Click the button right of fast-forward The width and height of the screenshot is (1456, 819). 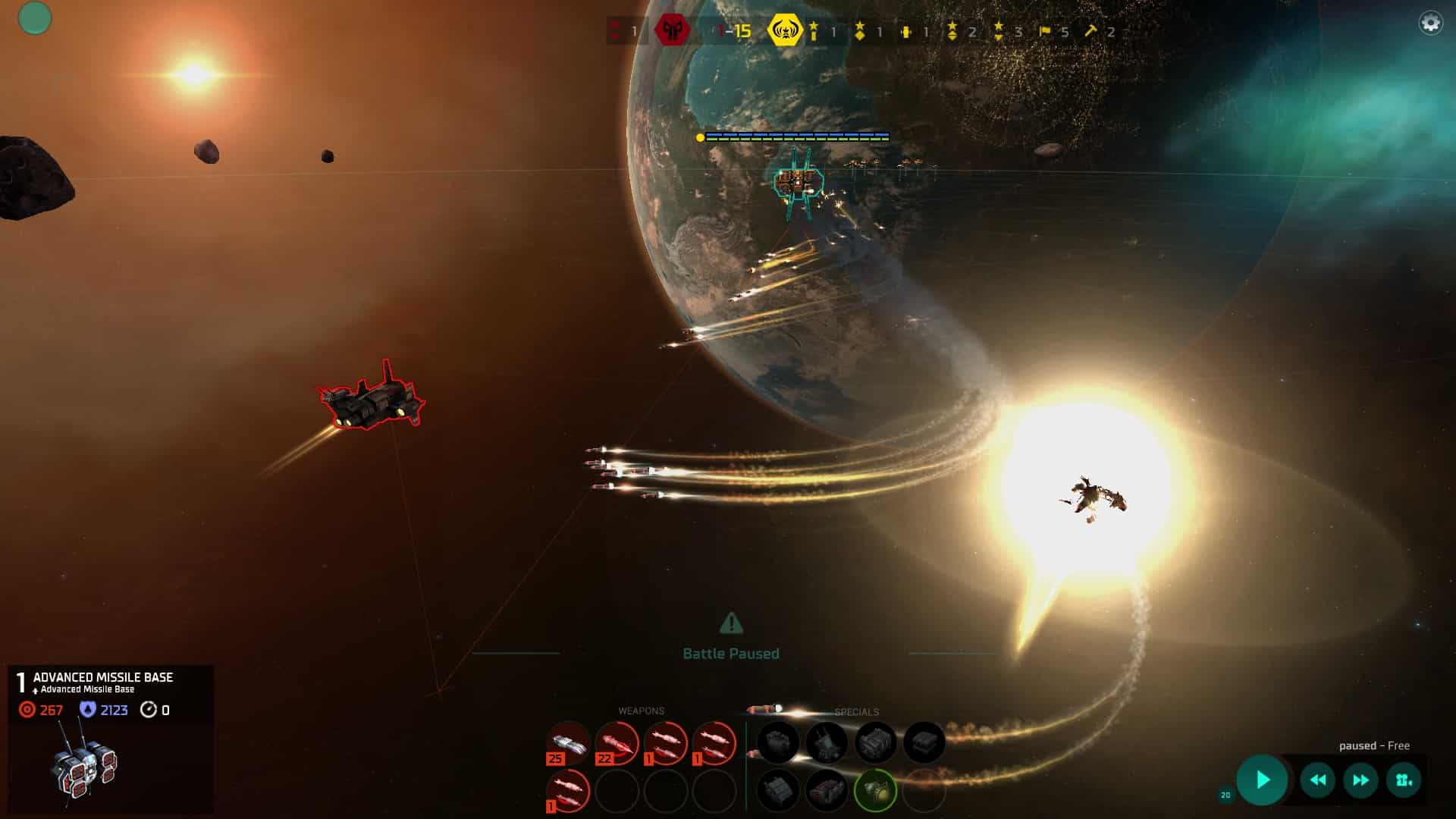(1404, 780)
